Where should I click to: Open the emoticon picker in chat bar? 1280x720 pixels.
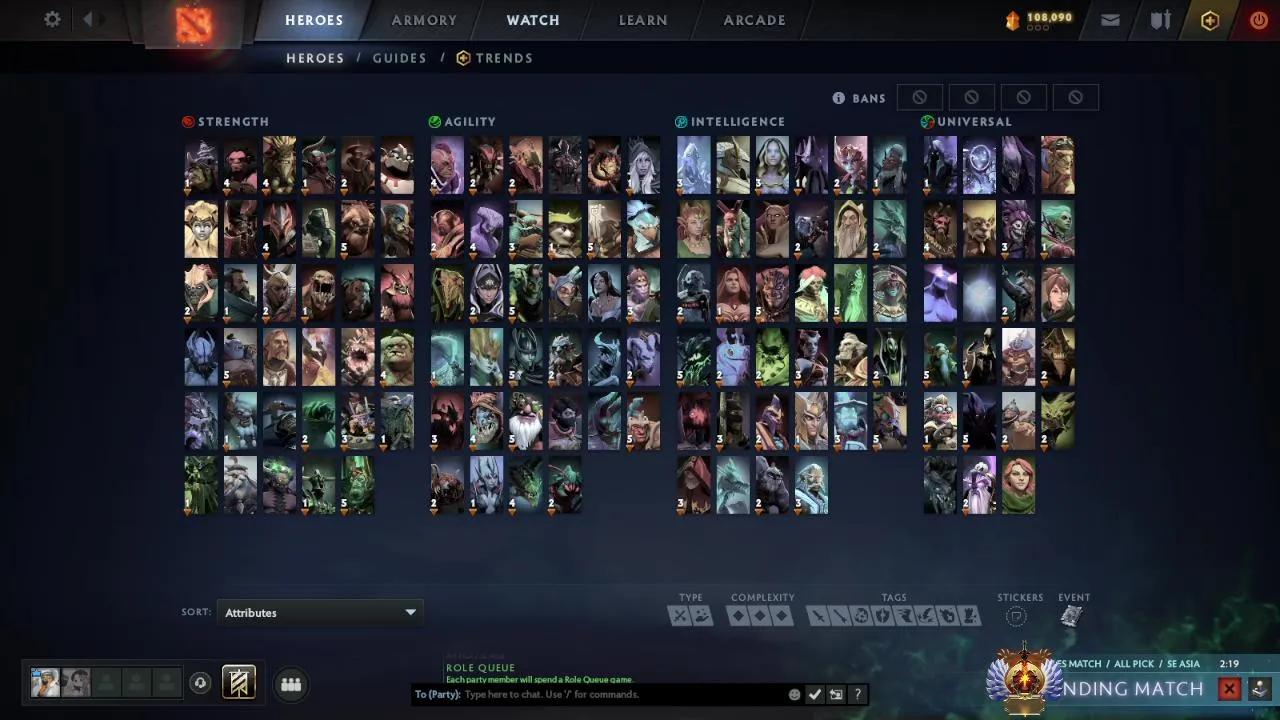(x=795, y=694)
